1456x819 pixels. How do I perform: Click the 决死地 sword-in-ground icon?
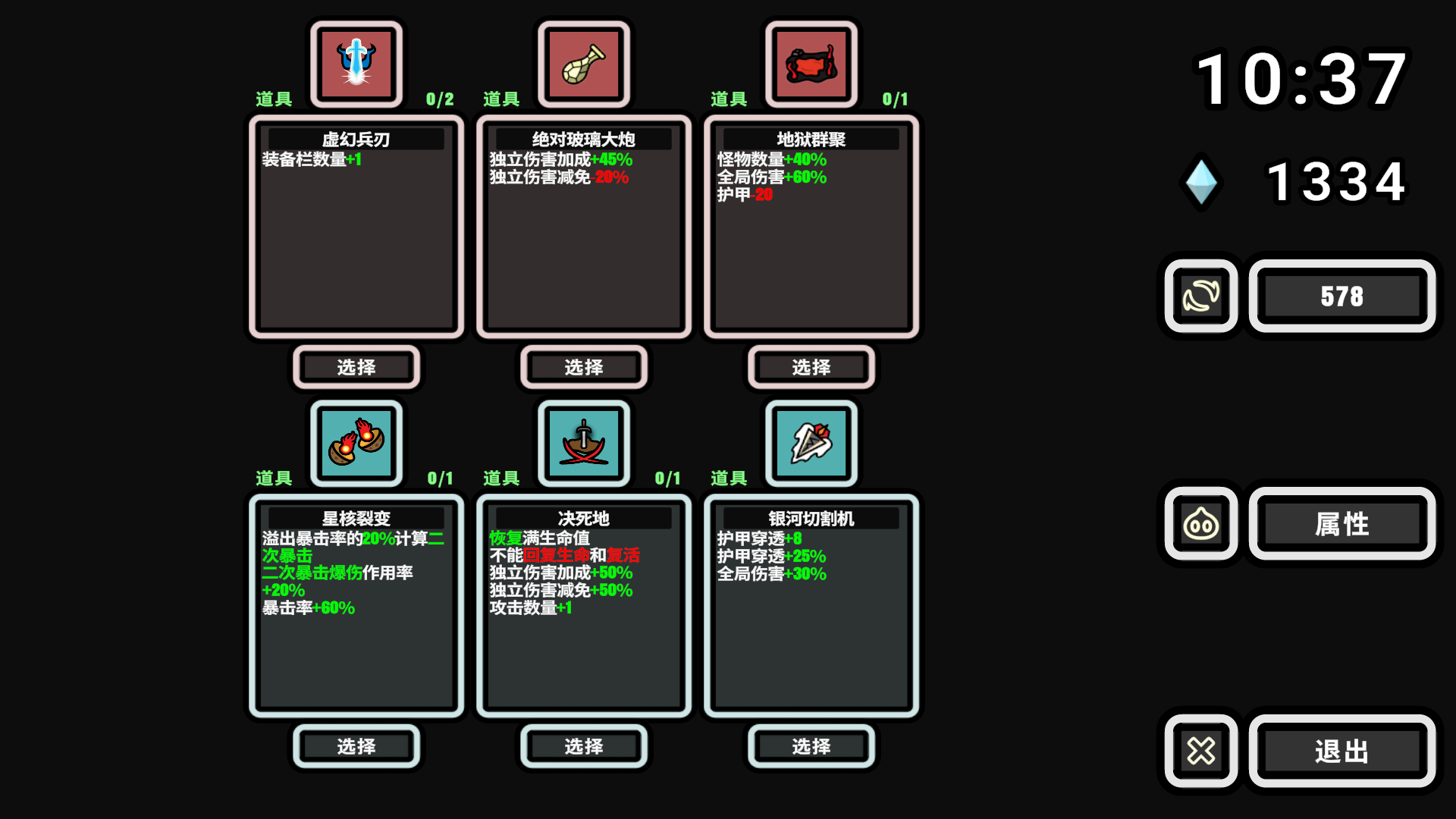[583, 443]
